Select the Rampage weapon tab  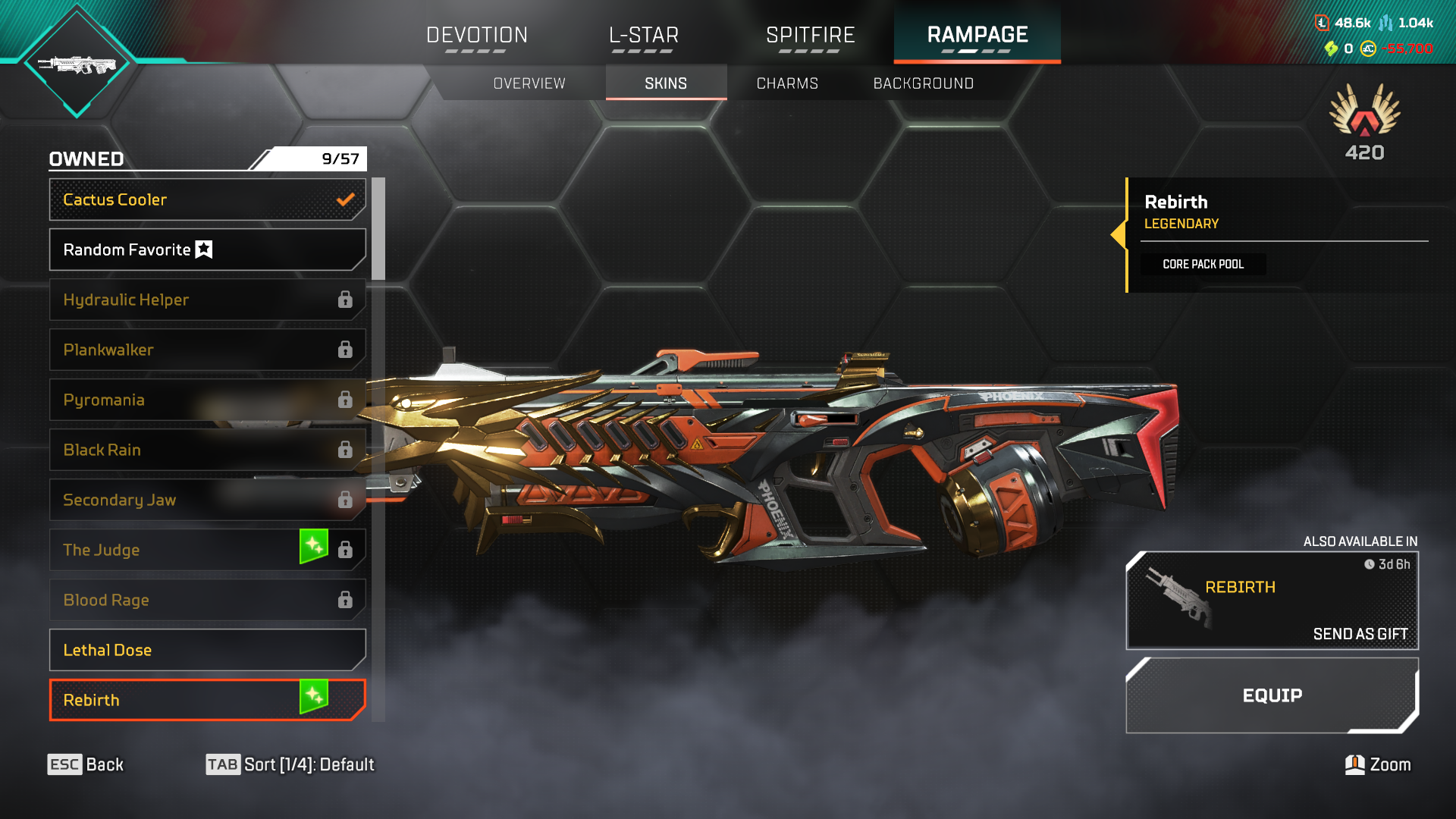[x=977, y=35]
